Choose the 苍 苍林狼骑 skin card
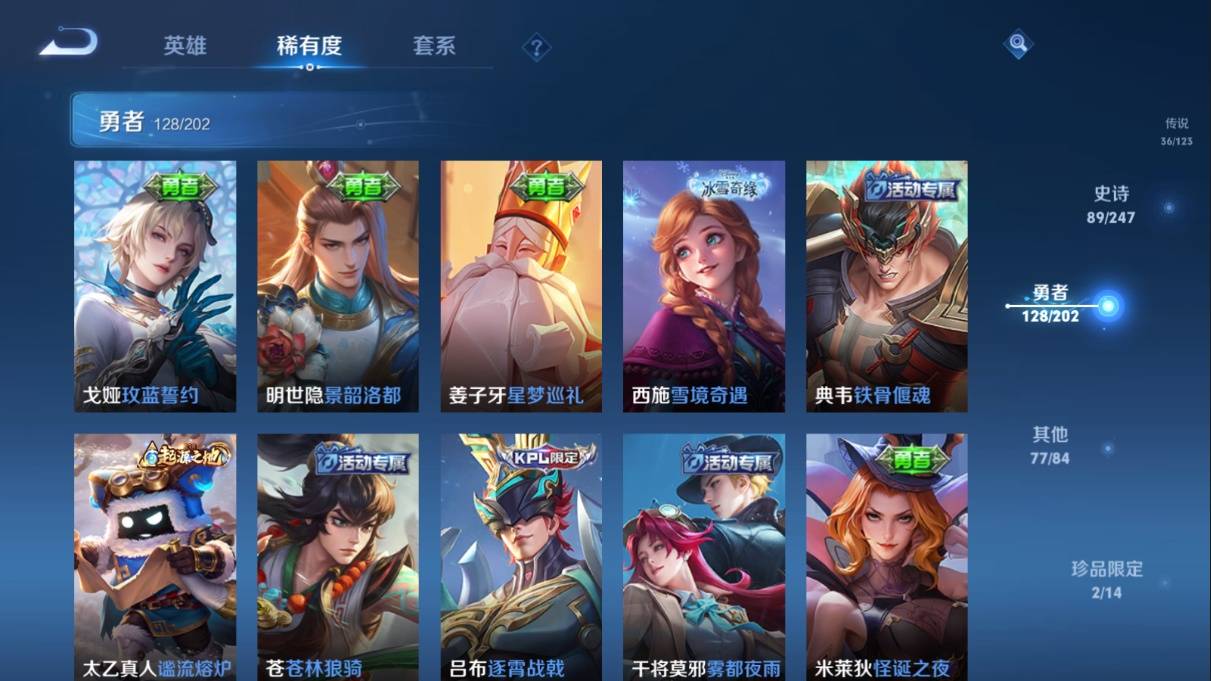This screenshot has width=1211, height=681. pos(338,556)
